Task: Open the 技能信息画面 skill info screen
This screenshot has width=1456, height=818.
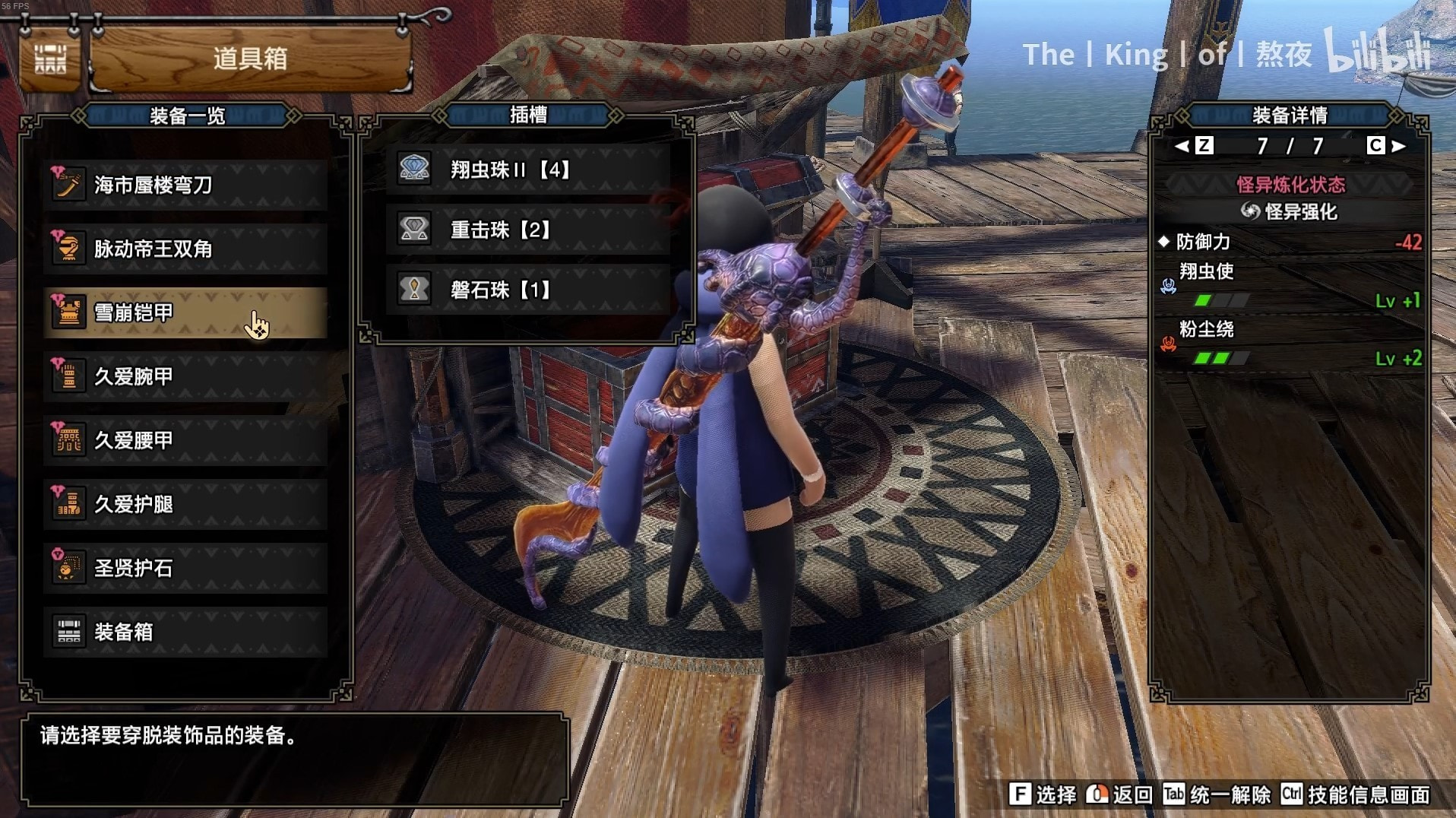Action: coord(1356,795)
